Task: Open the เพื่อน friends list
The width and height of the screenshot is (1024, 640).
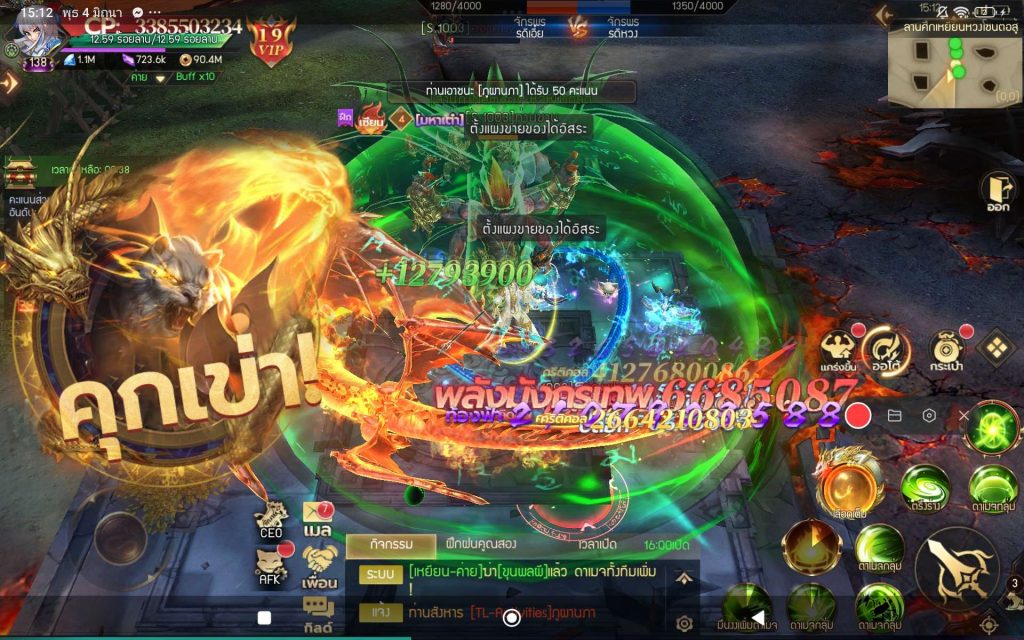Action: [x=319, y=566]
